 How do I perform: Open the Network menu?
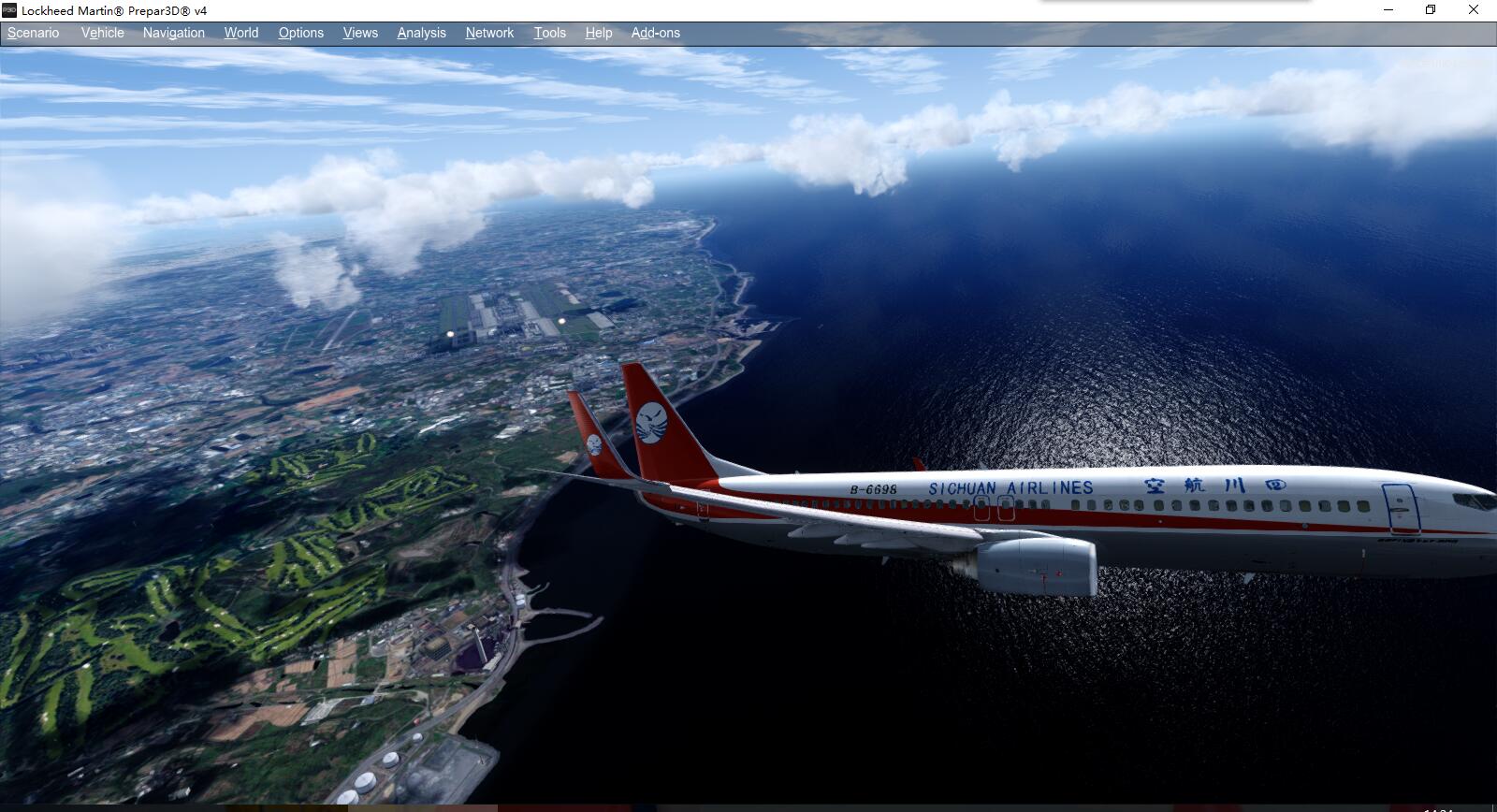pyautogui.click(x=489, y=32)
